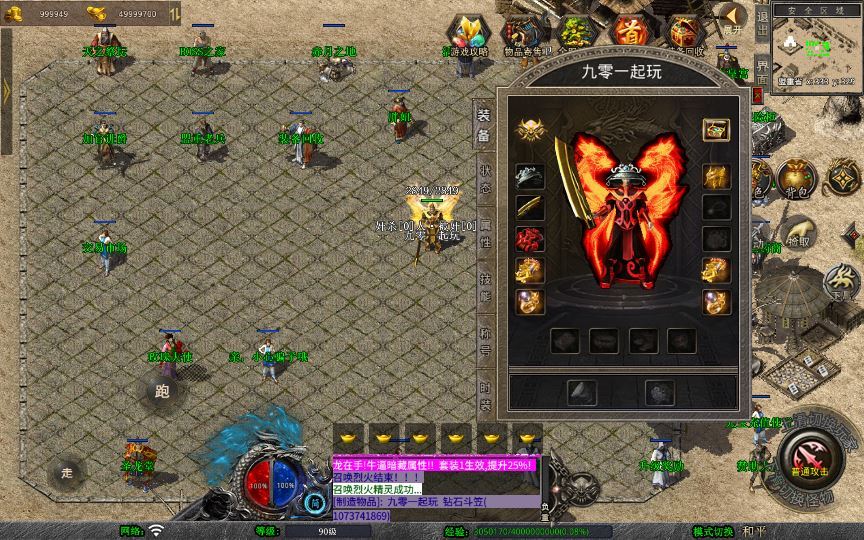Select the 跑 (run) movement button
864x540 pixels.
click(162, 391)
